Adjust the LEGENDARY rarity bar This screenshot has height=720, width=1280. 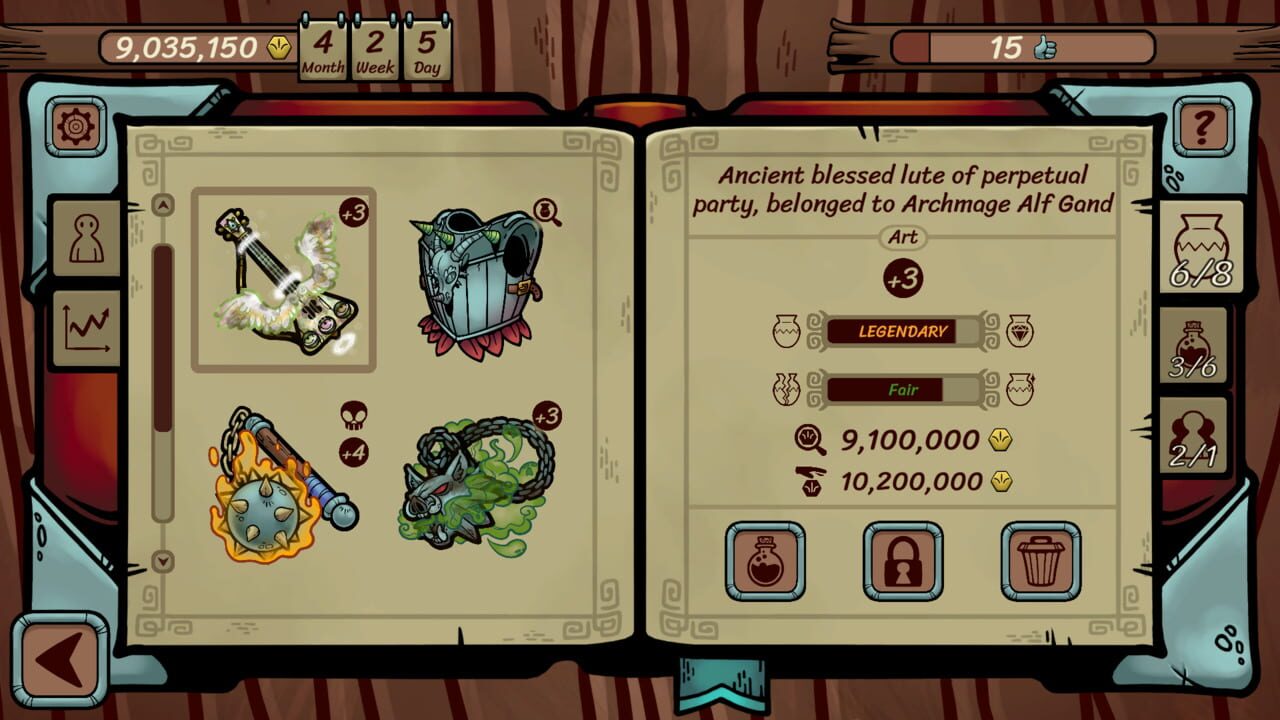coord(902,331)
